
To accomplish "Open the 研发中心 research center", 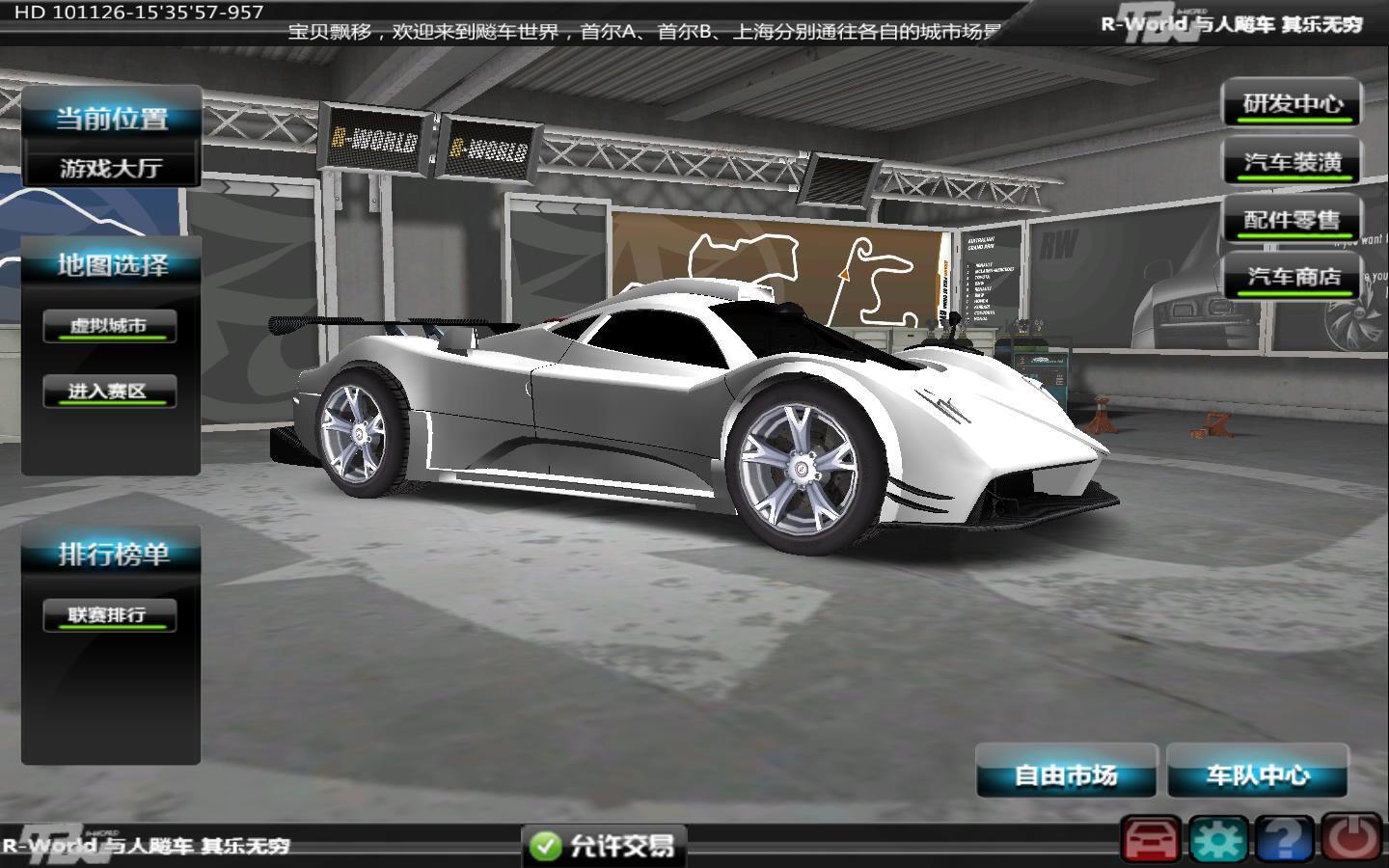I will (1292, 104).
